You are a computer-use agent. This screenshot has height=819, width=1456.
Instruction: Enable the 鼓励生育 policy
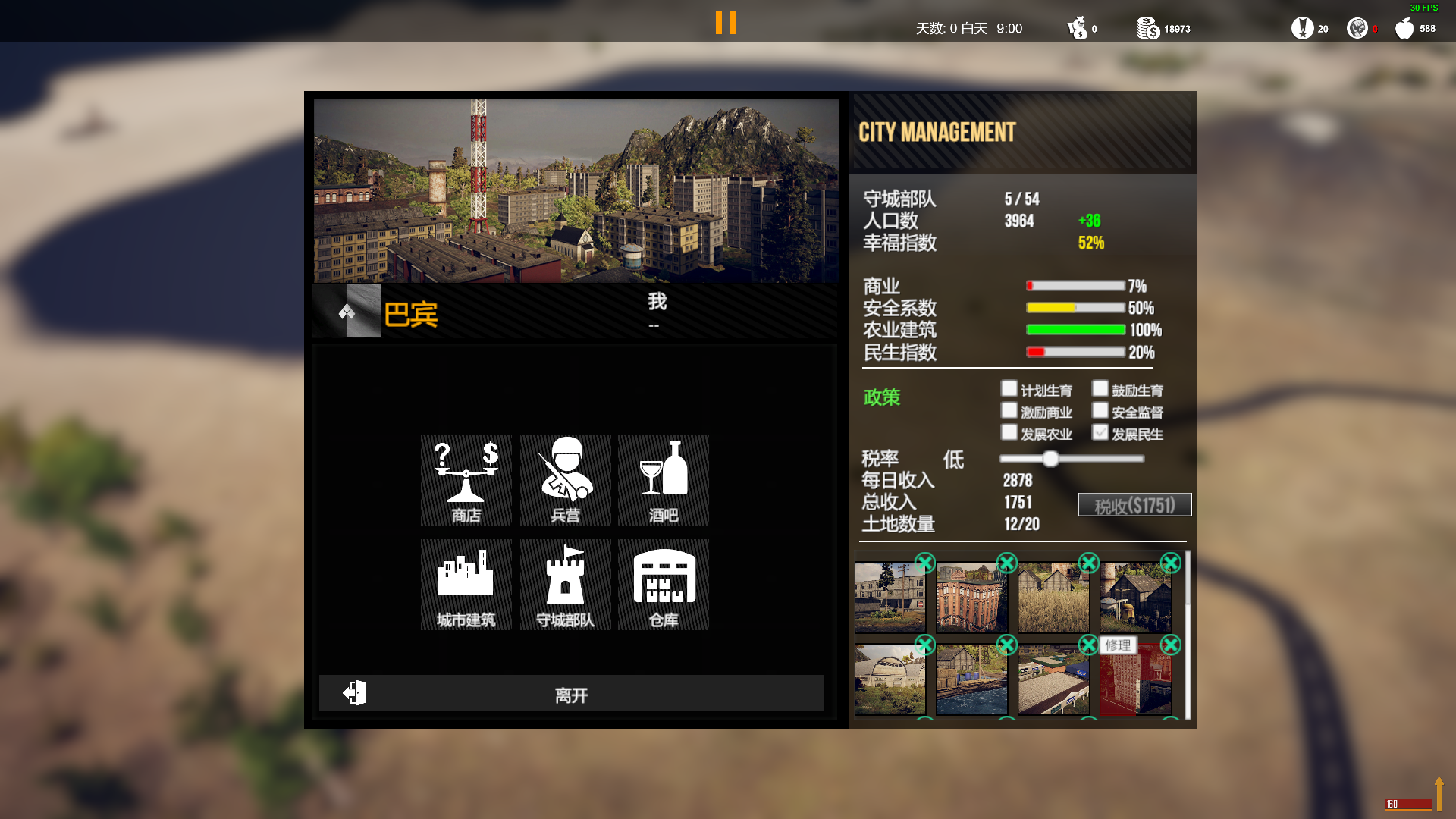[x=1100, y=389]
